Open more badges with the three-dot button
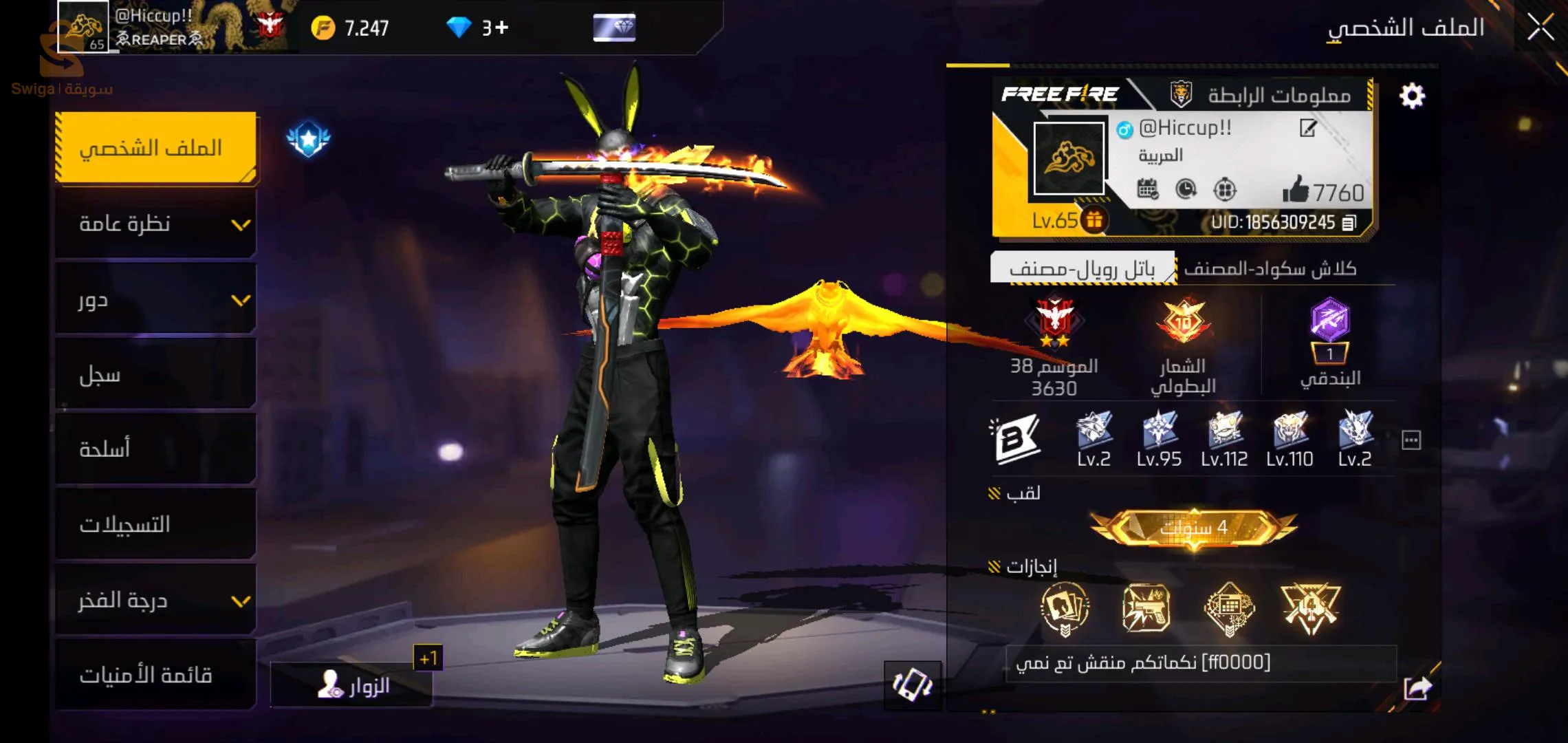The height and width of the screenshot is (743, 1568). click(x=1411, y=440)
